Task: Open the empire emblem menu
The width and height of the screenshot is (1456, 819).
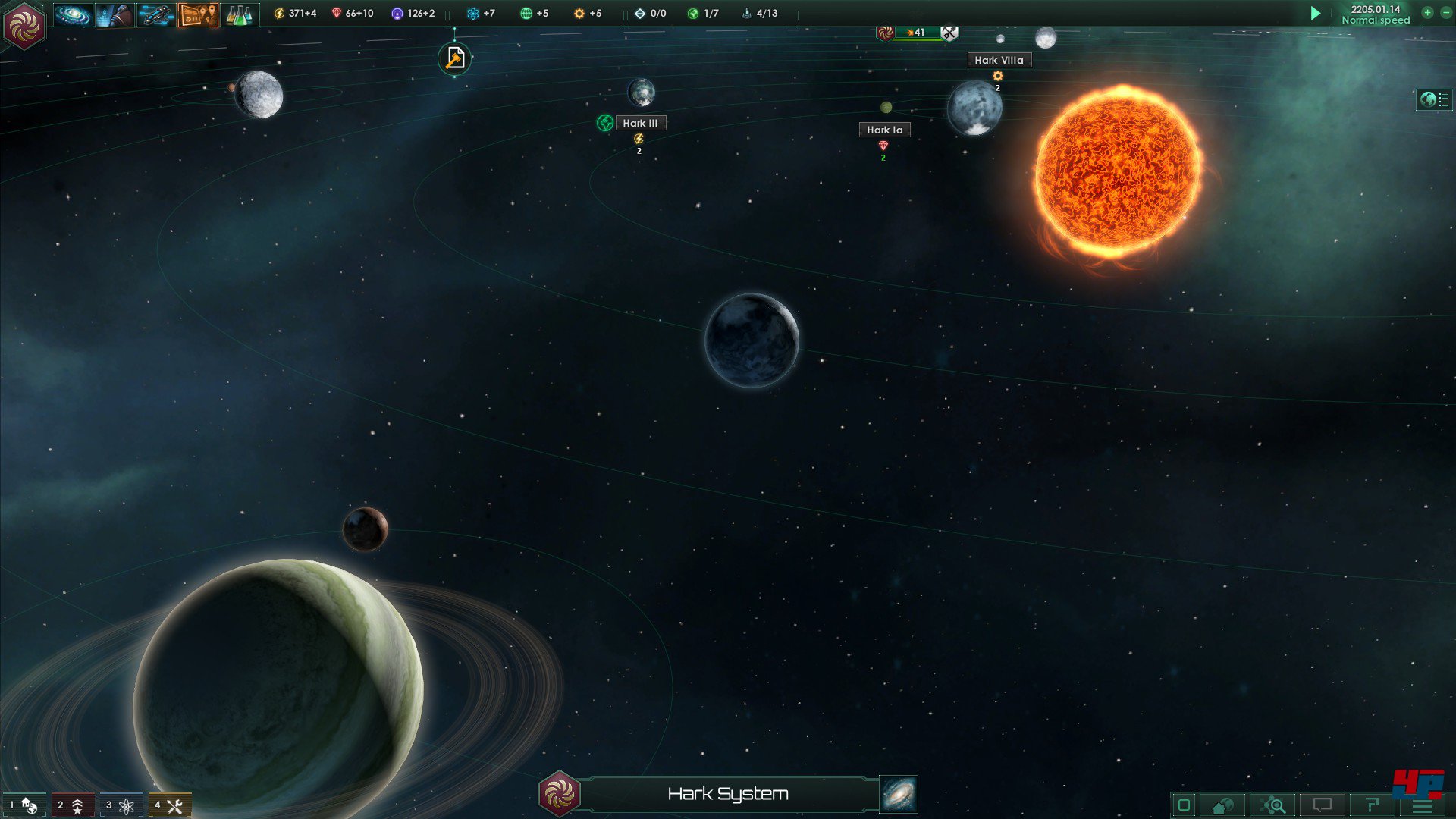Action: tap(24, 26)
